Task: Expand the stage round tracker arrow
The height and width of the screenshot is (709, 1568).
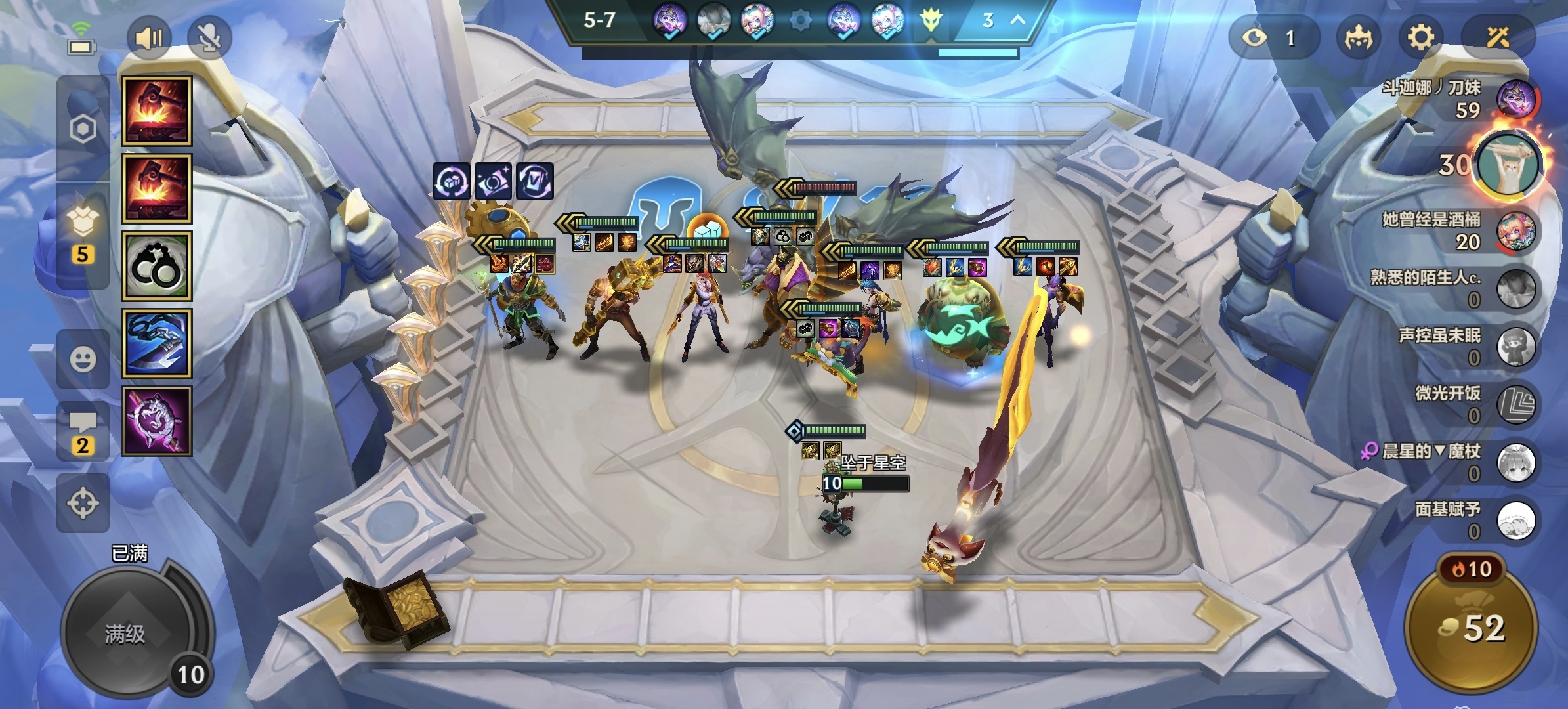Action: [x=1017, y=20]
